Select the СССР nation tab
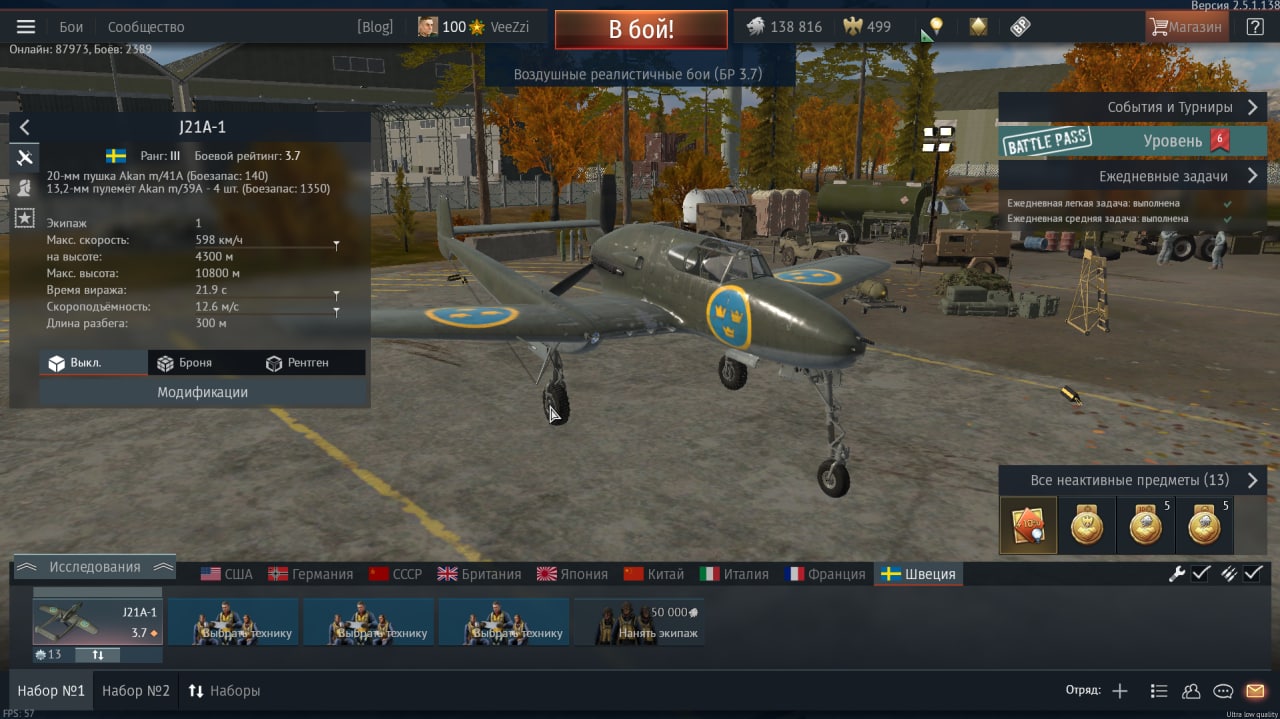Screen dimensions: 1280x719 (396, 574)
